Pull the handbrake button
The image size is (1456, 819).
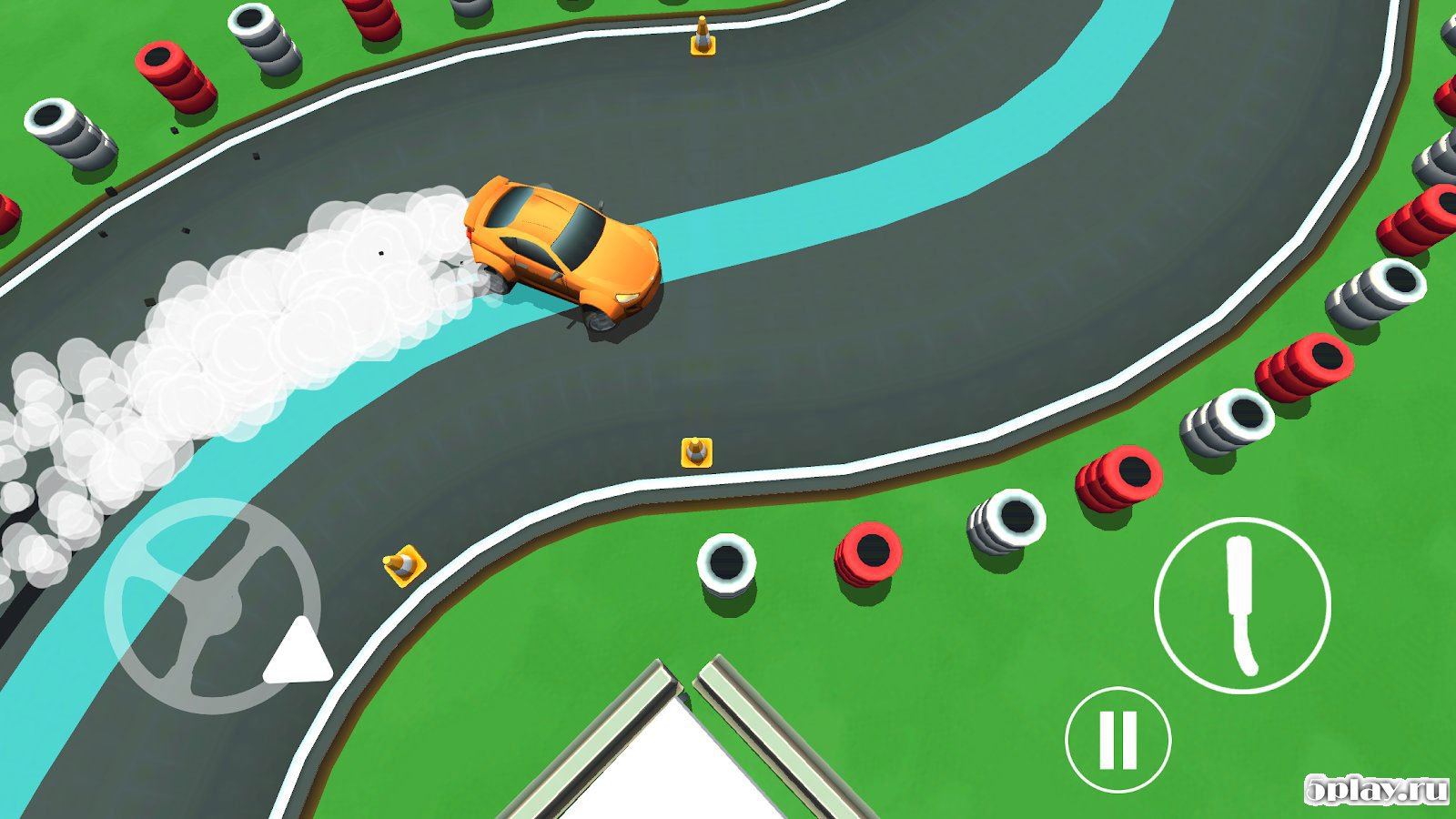tap(1242, 605)
